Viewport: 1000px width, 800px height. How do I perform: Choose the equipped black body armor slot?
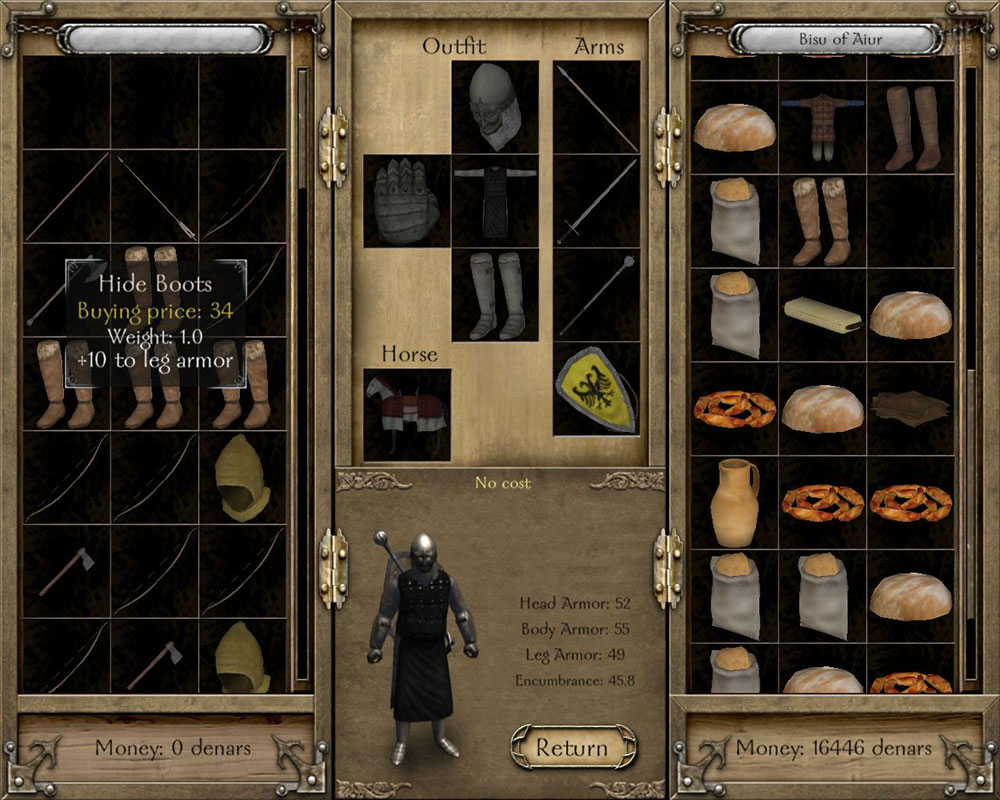tap(495, 200)
